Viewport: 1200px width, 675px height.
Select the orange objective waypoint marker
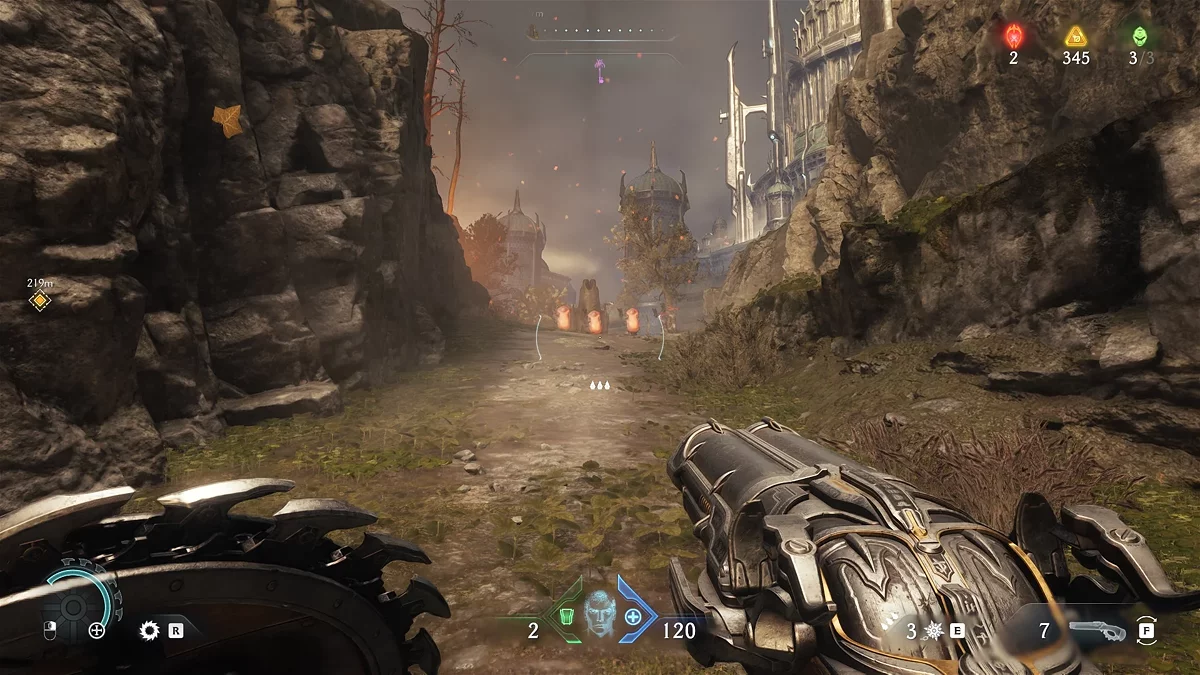coord(39,301)
